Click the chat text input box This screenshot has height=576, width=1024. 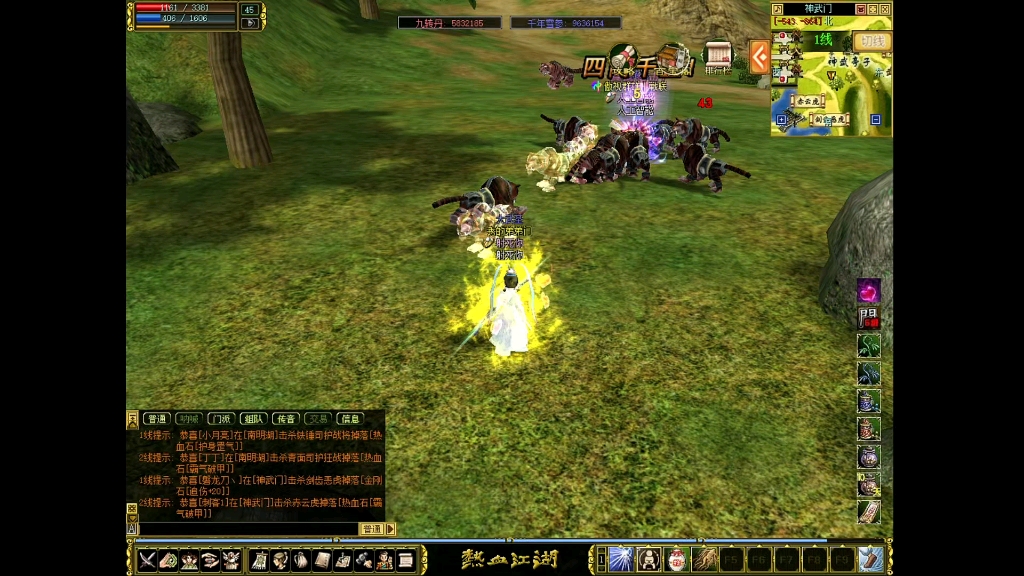pos(247,529)
